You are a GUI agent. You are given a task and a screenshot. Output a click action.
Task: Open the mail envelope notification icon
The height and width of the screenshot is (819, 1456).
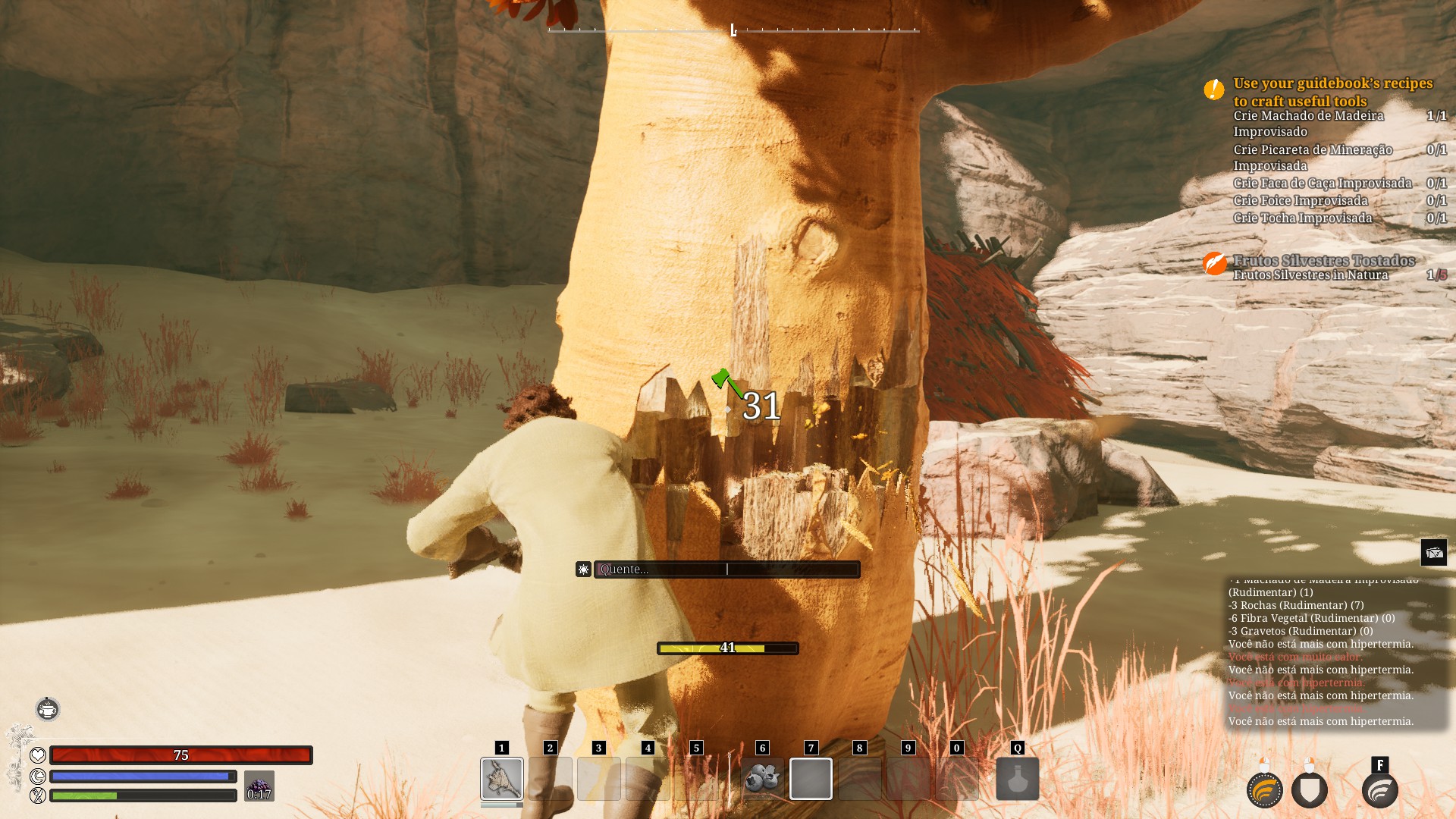tap(1433, 552)
